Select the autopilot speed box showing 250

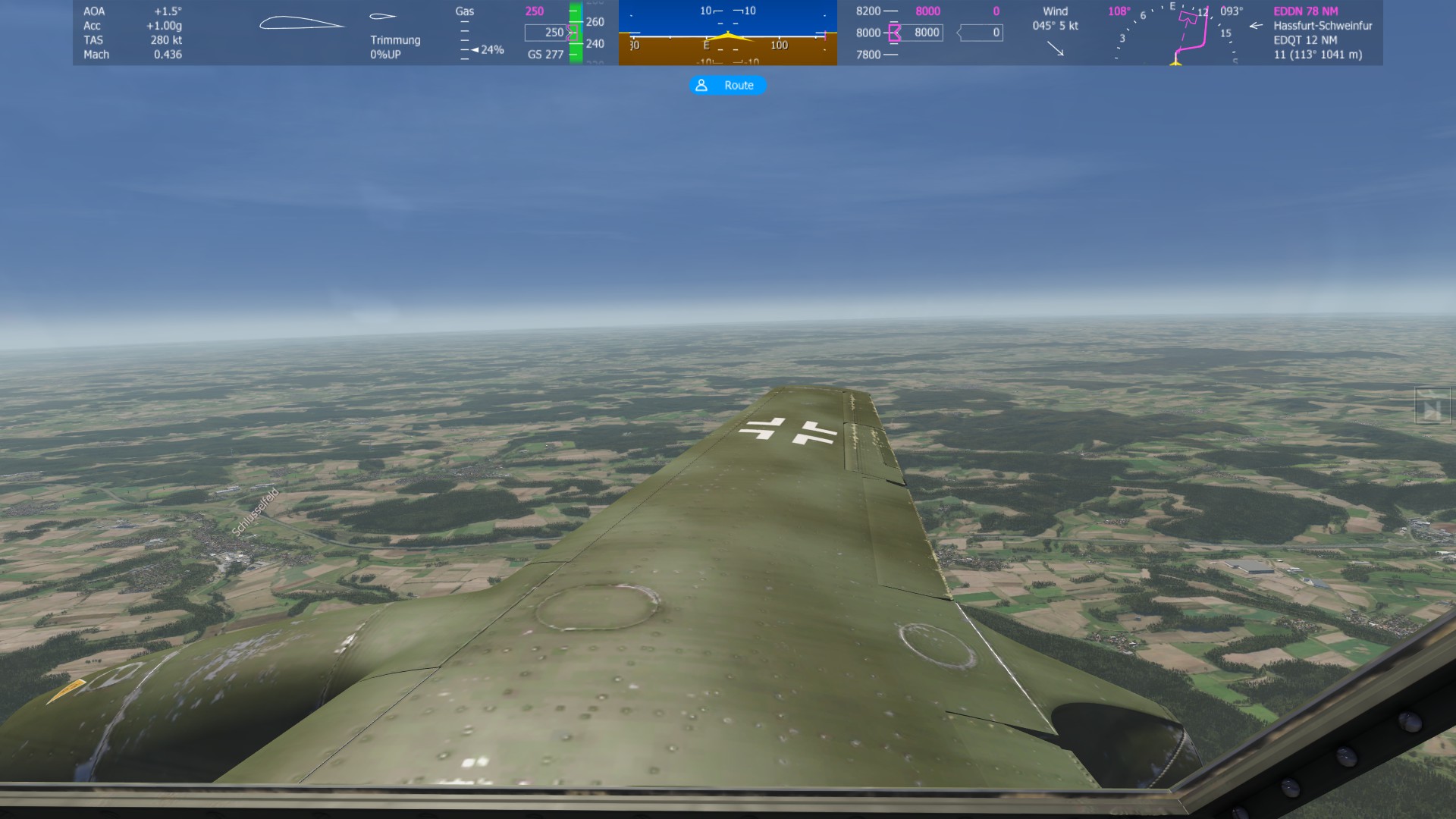click(546, 33)
